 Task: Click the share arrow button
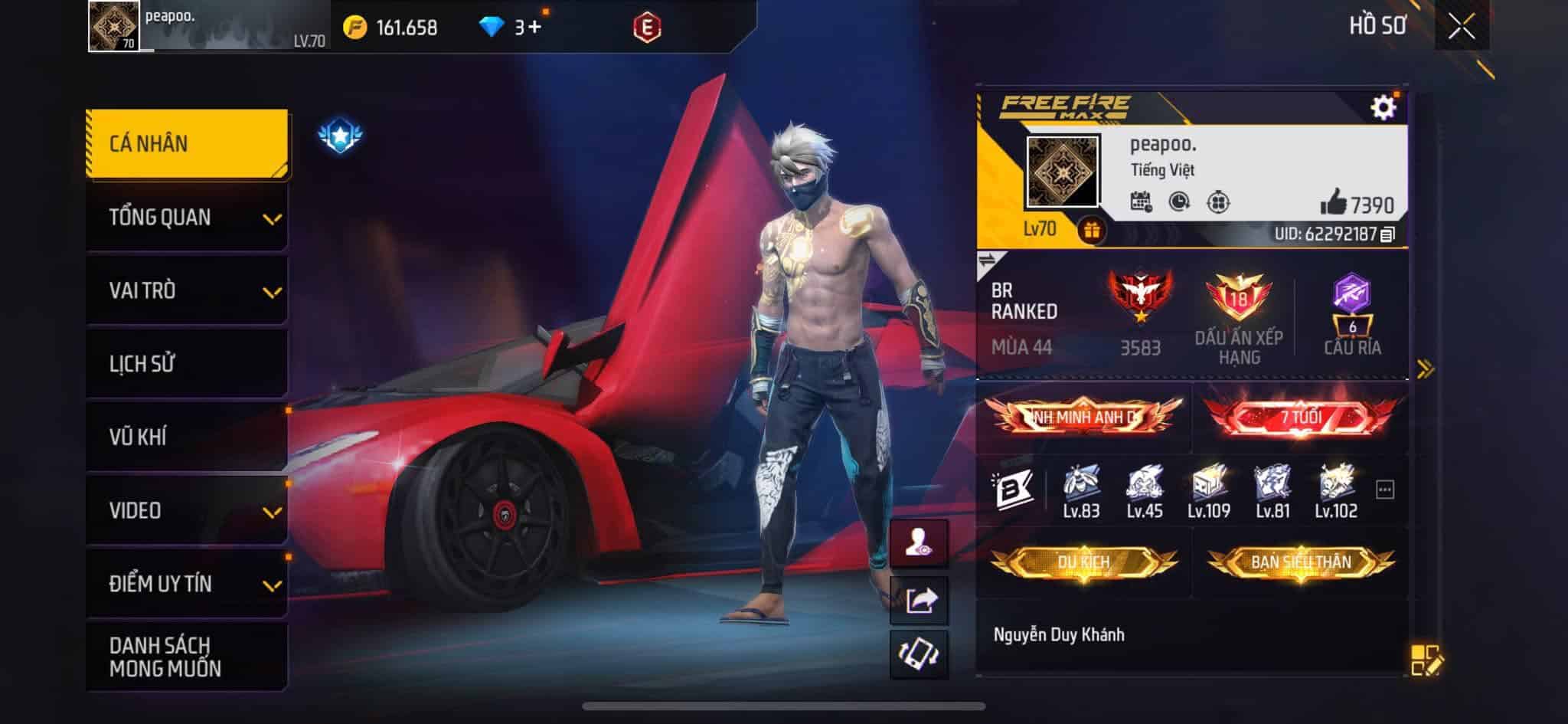[x=919, y=600]
